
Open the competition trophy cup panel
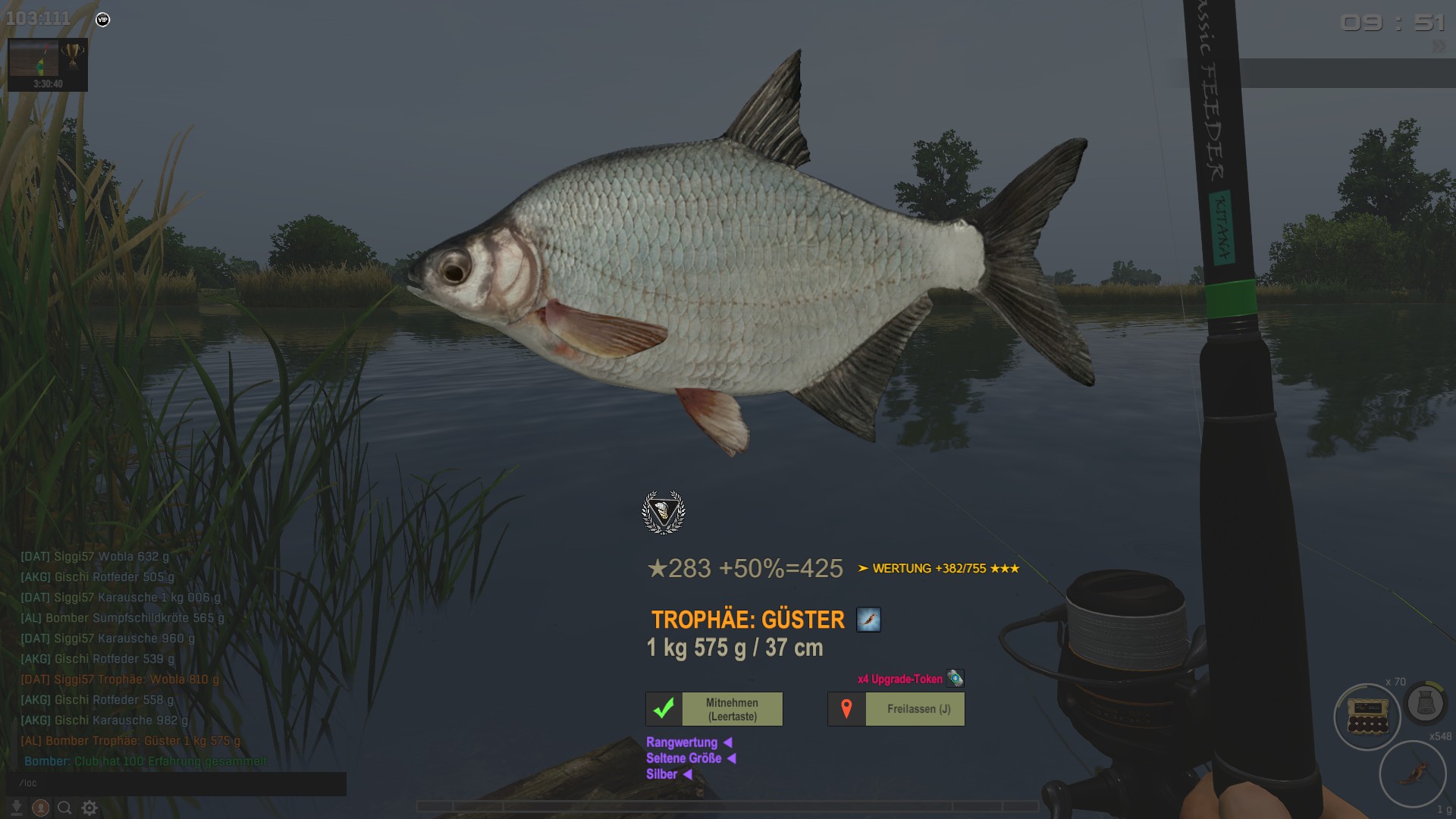click(73, 55)
